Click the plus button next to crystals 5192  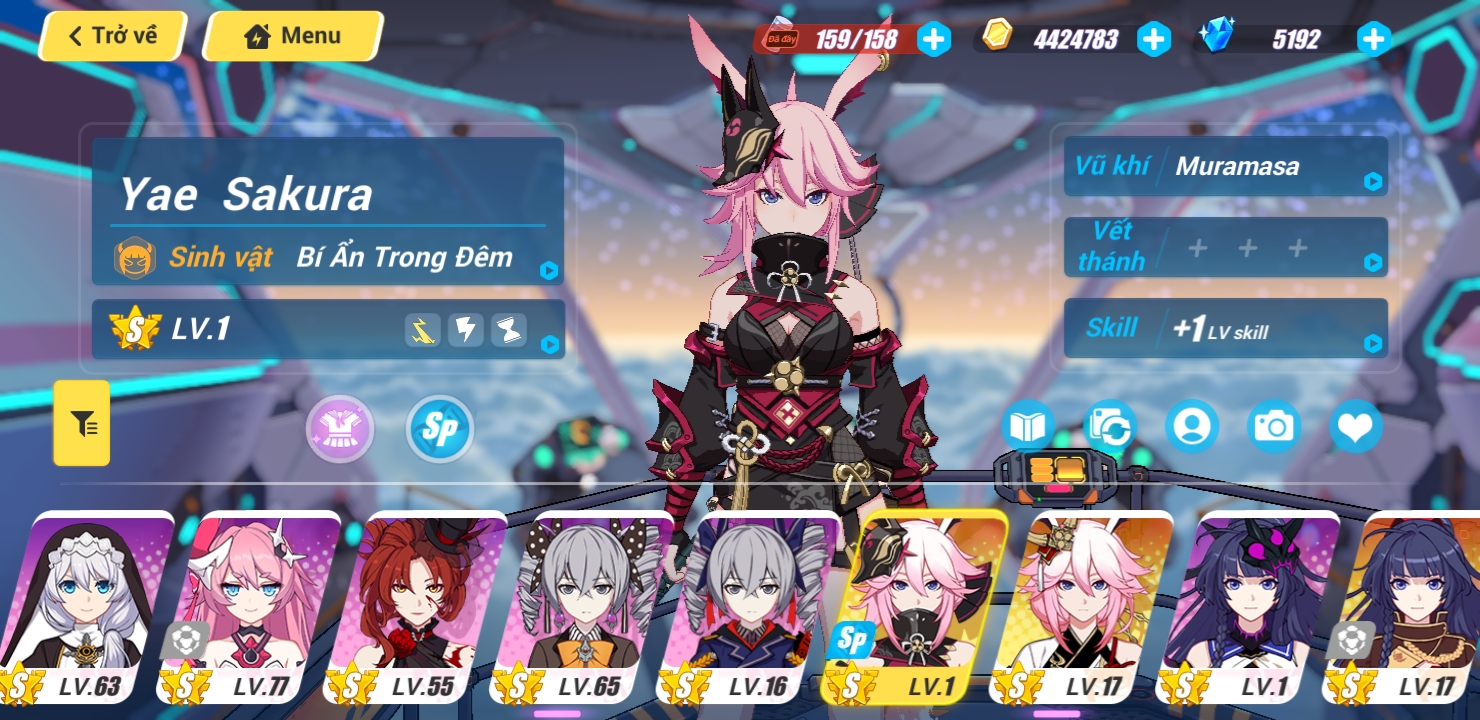click(1374, 40)
